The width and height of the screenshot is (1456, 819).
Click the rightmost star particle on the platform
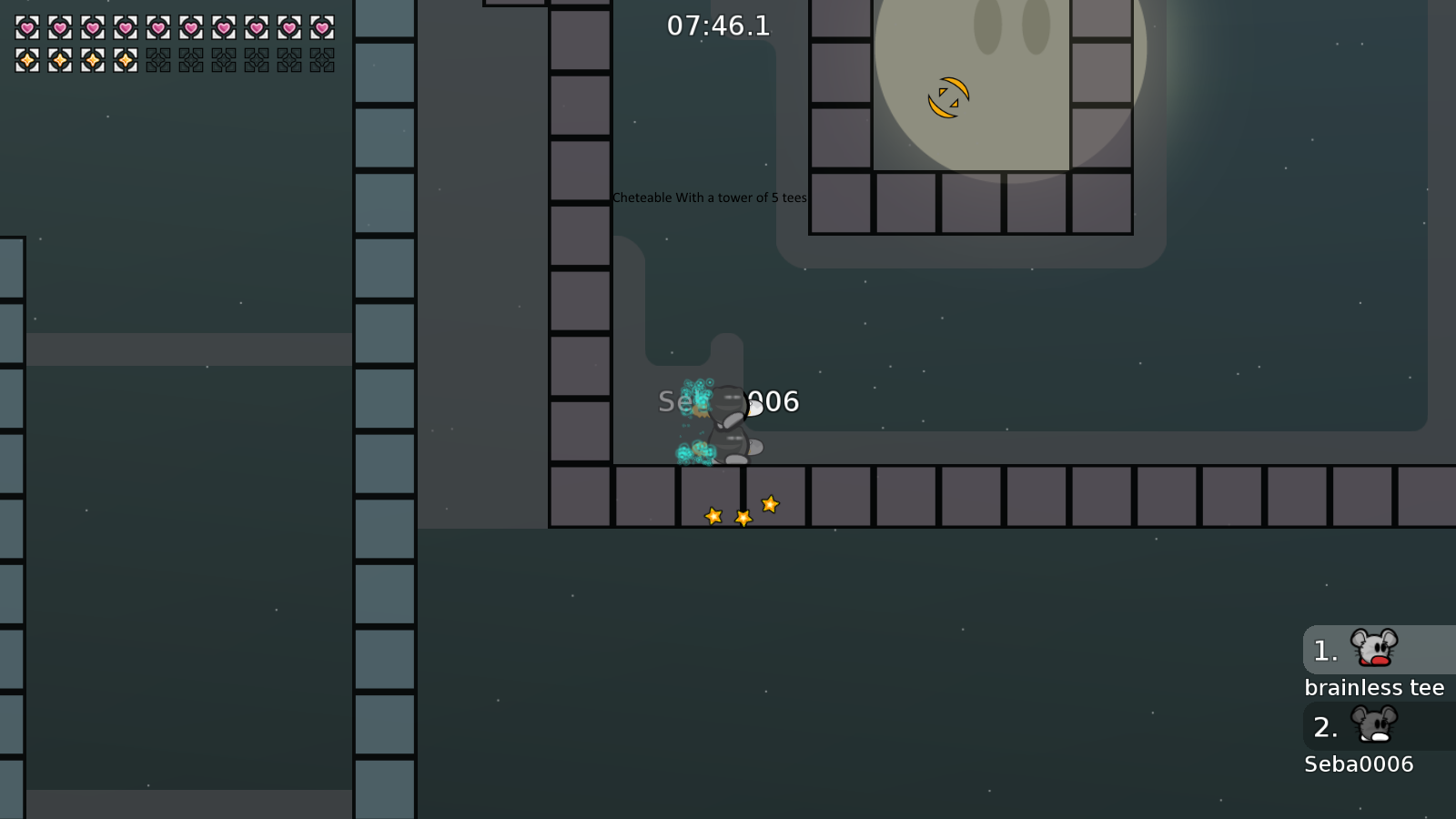(x=769, y=504)
